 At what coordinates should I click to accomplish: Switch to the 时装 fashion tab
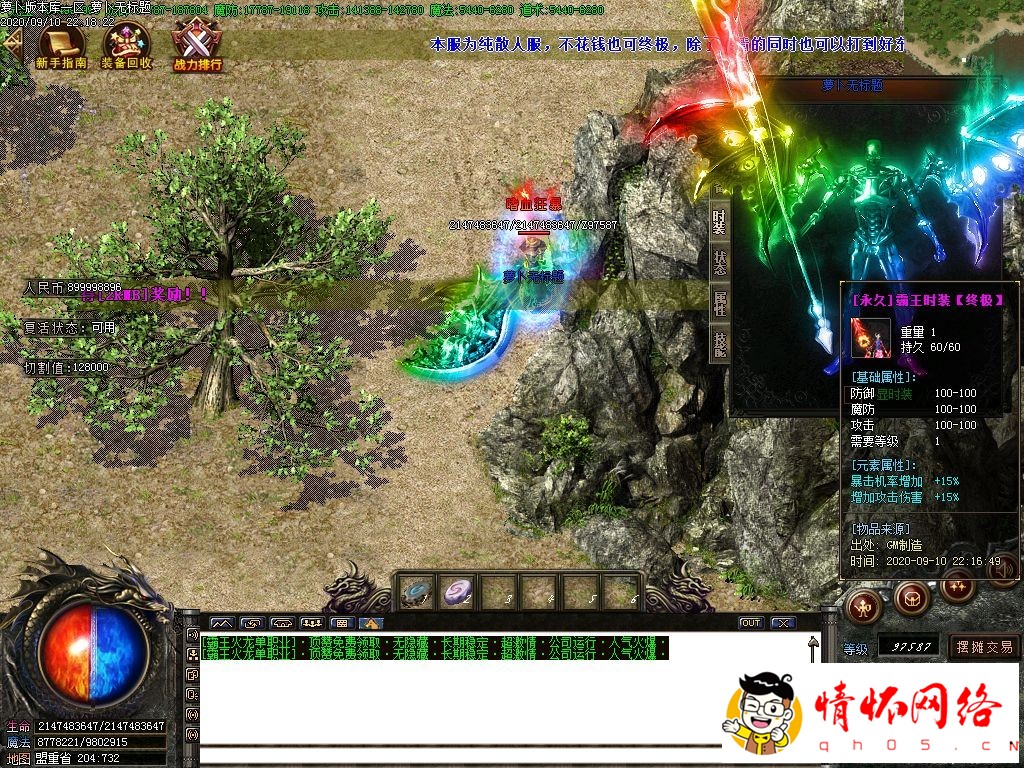(719, 221)
